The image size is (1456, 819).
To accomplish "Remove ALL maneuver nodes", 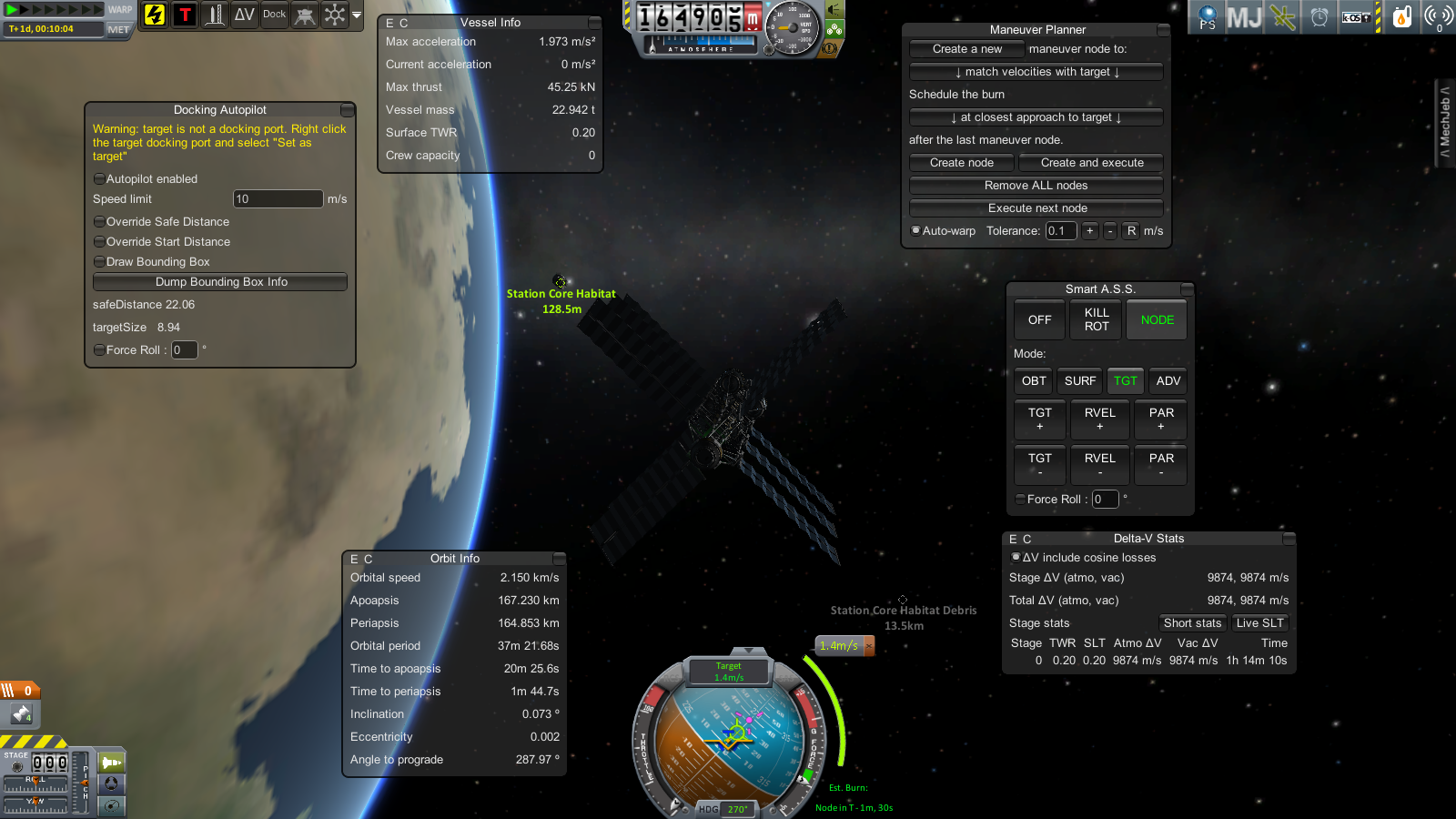I will (x=1036, y=186).
